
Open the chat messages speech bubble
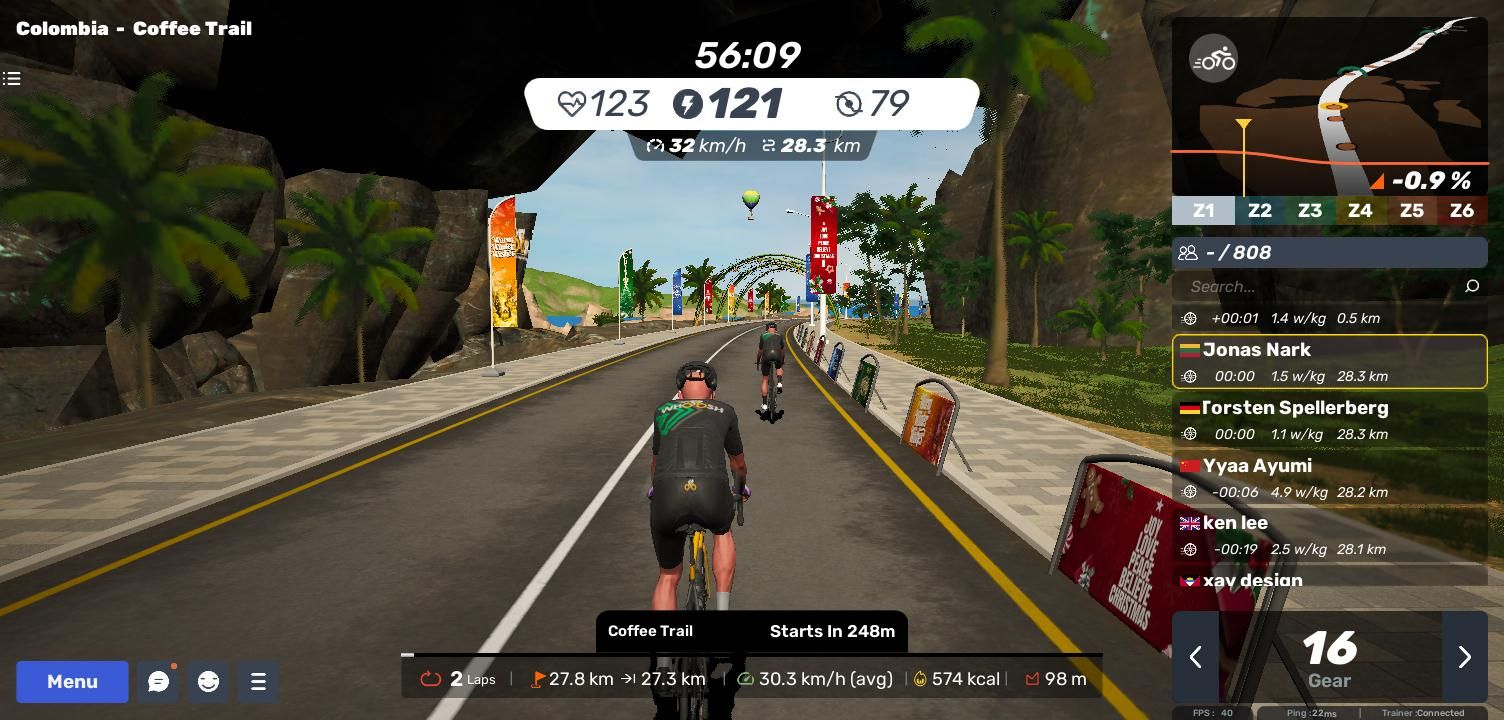pos(158,682)
